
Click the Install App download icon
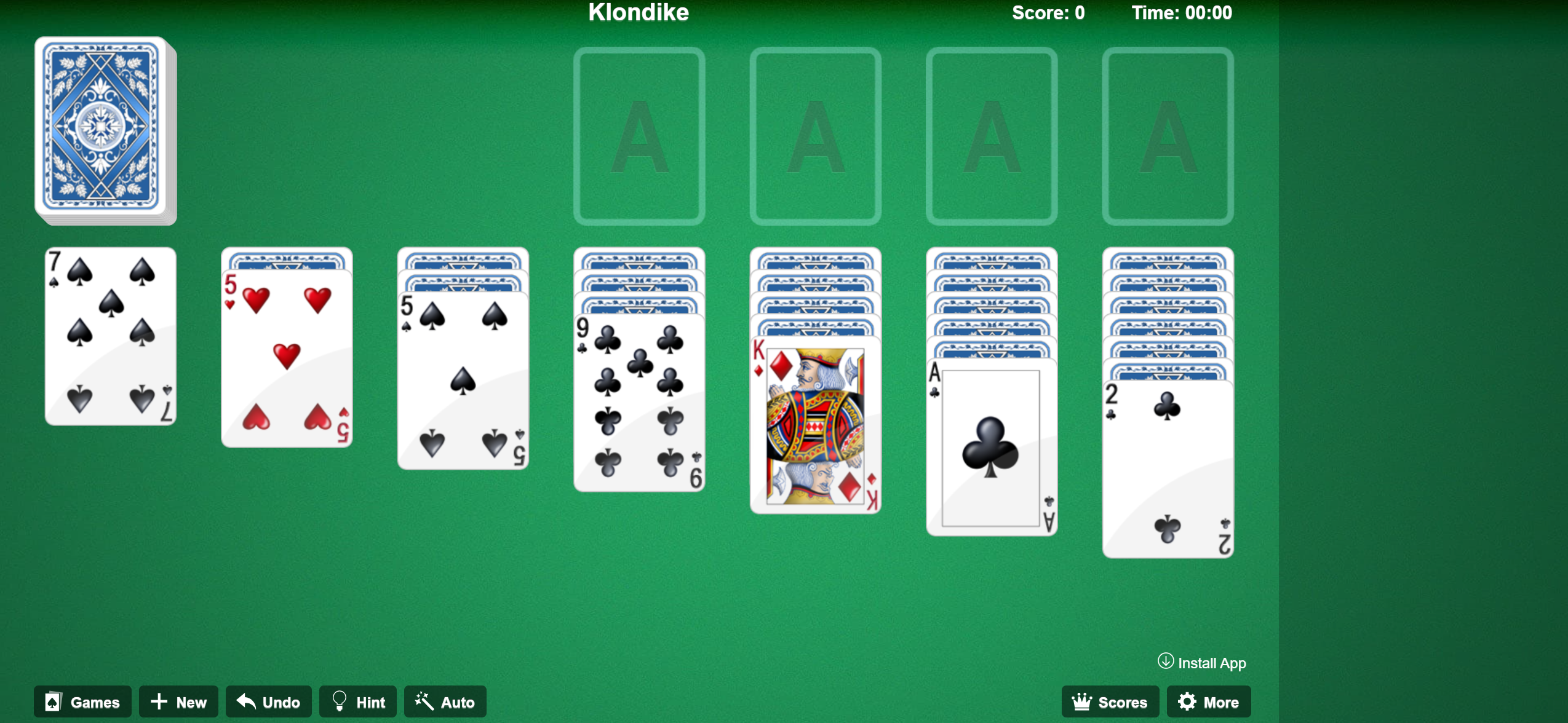(1166, 663)
